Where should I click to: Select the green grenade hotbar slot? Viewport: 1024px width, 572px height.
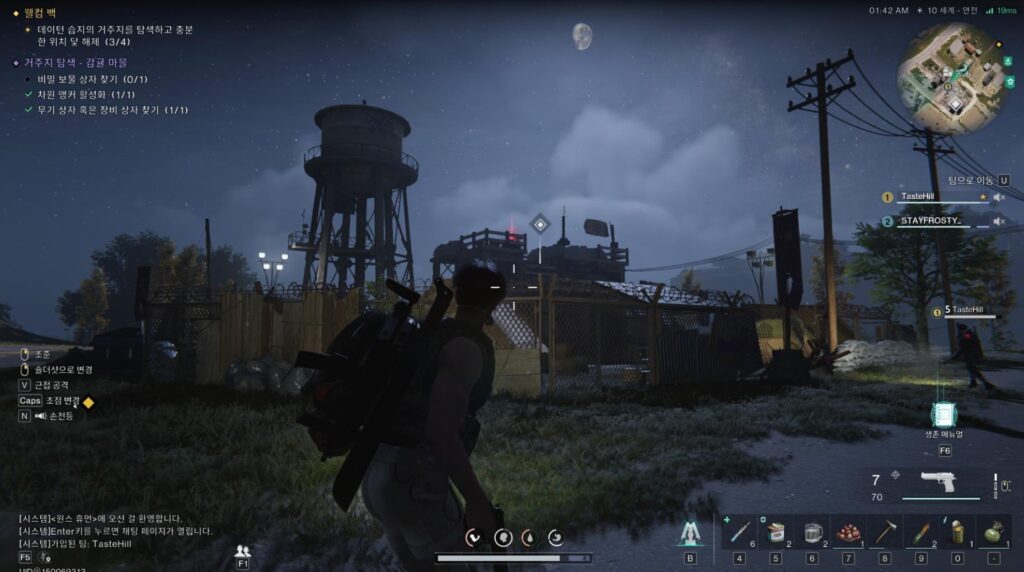point(993,530)
